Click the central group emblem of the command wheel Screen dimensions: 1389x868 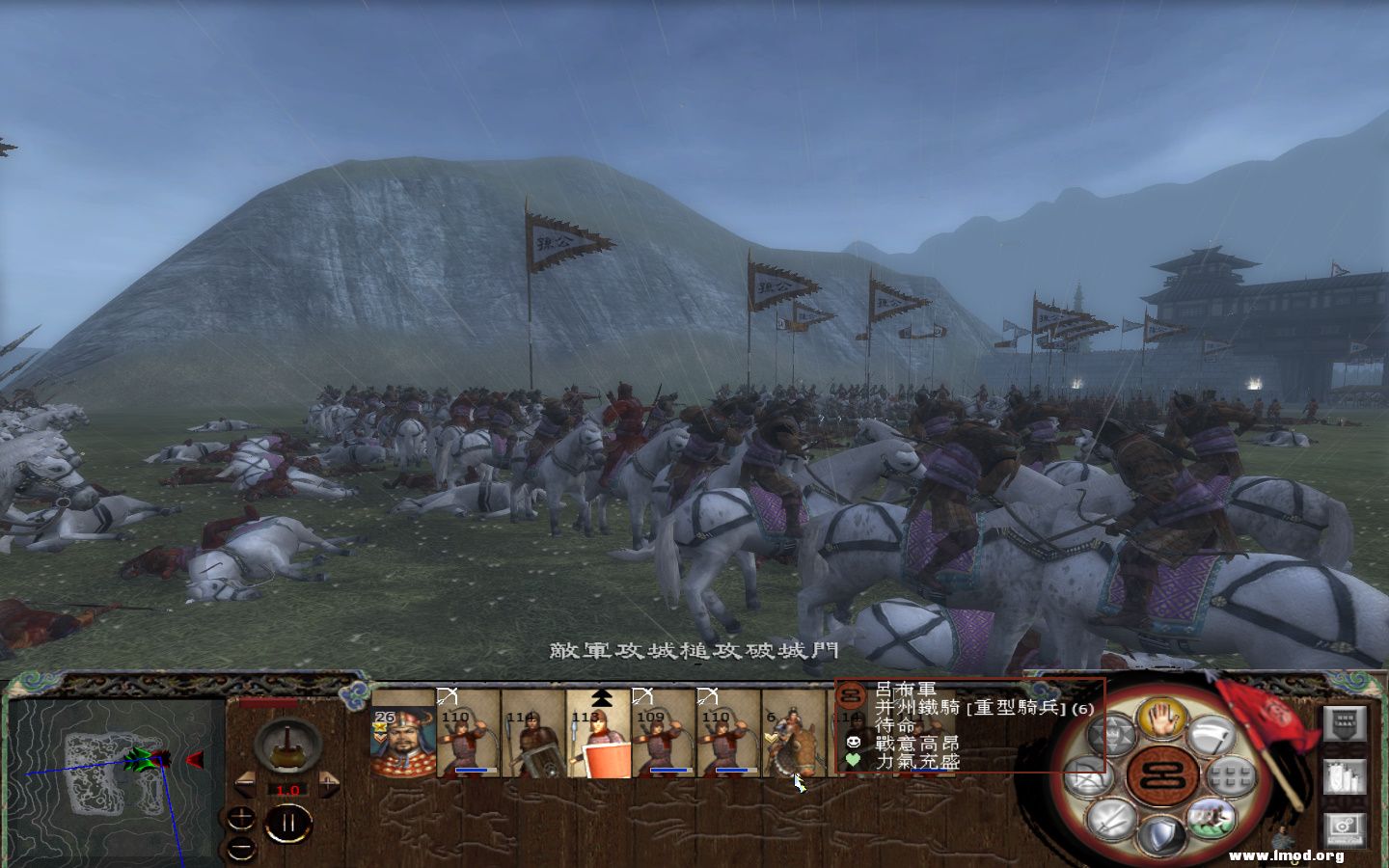[1160, 774]
